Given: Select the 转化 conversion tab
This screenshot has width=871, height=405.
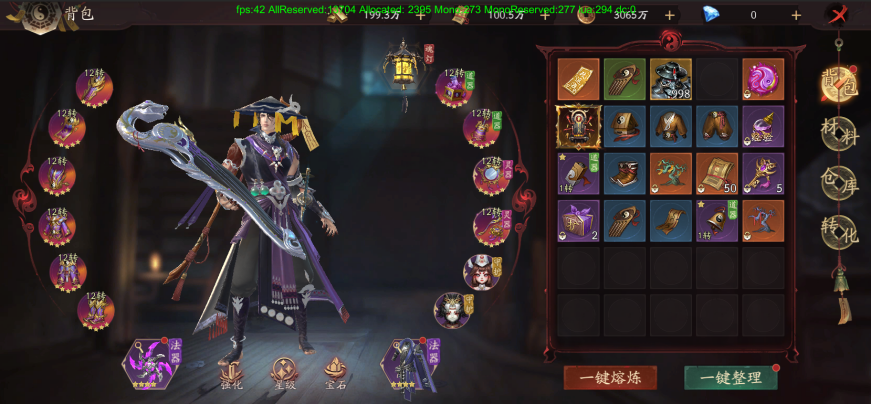Looking at the screenshot, I should (x=838, y=231).
